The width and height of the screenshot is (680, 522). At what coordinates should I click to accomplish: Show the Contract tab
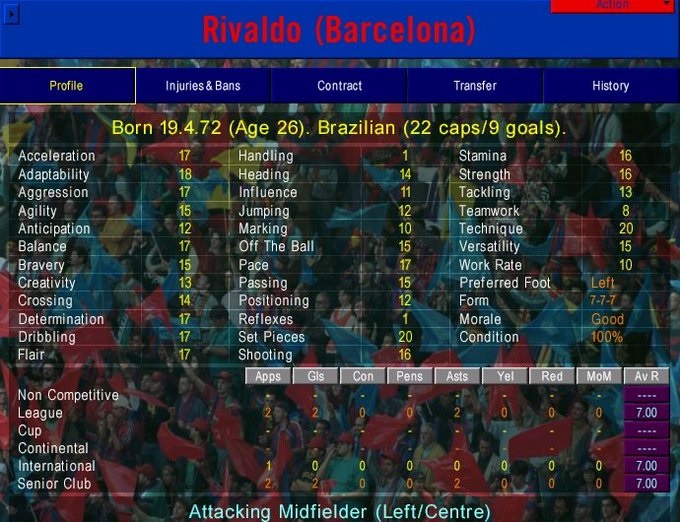(x=339, y=86)
